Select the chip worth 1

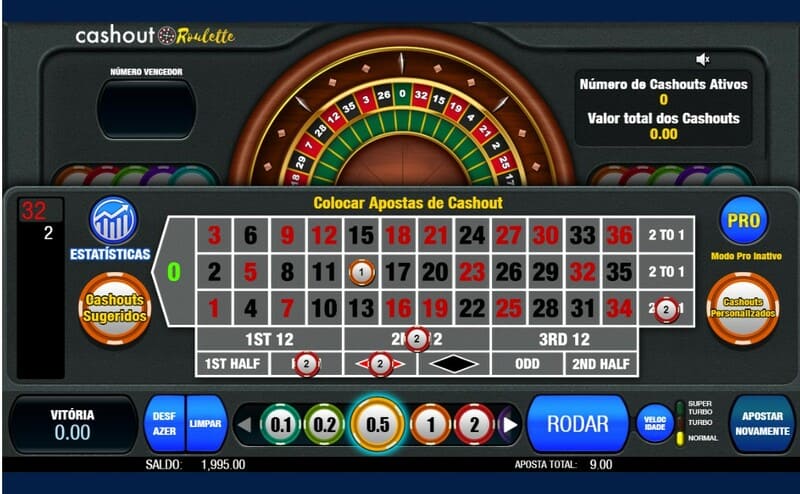coord(430,424)
